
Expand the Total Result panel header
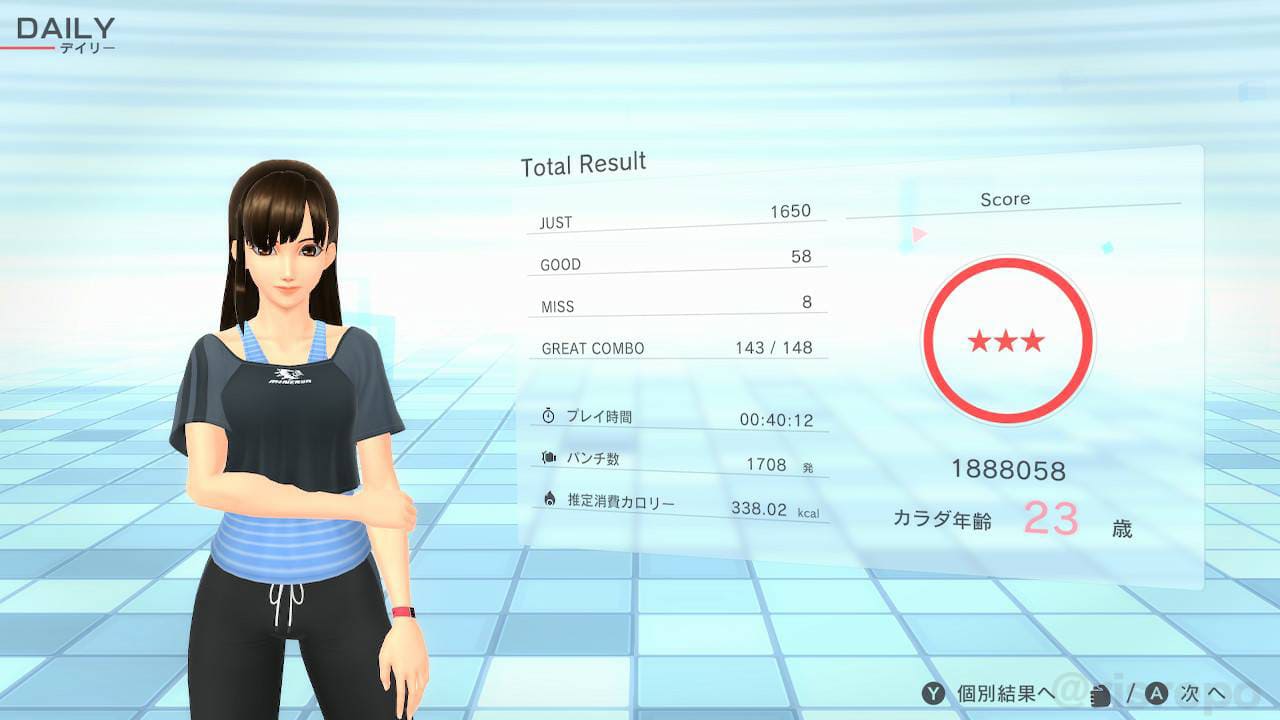tap(583, 162)
